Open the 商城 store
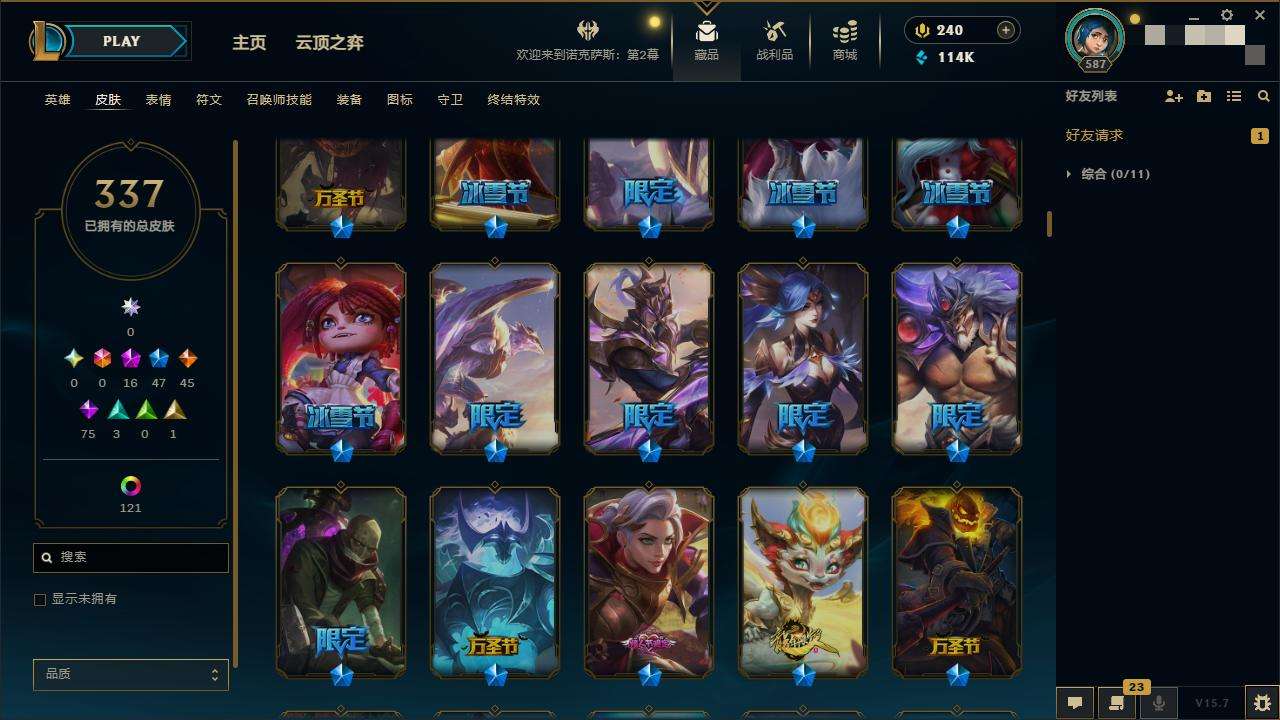Image resolution: width=1280 pixels, height=720 pixels. tap(845, 41)
